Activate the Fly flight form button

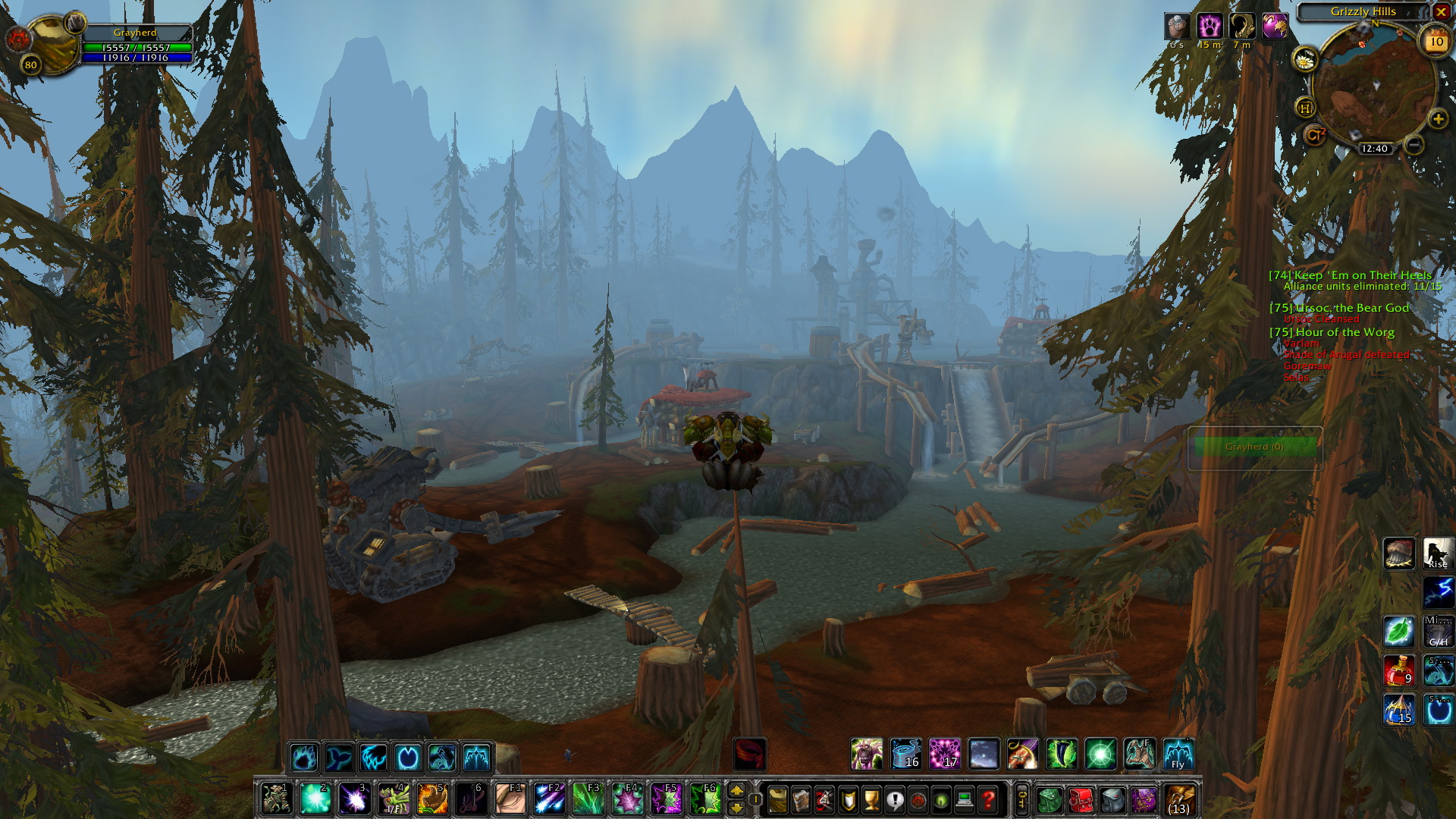point(1178,755)
